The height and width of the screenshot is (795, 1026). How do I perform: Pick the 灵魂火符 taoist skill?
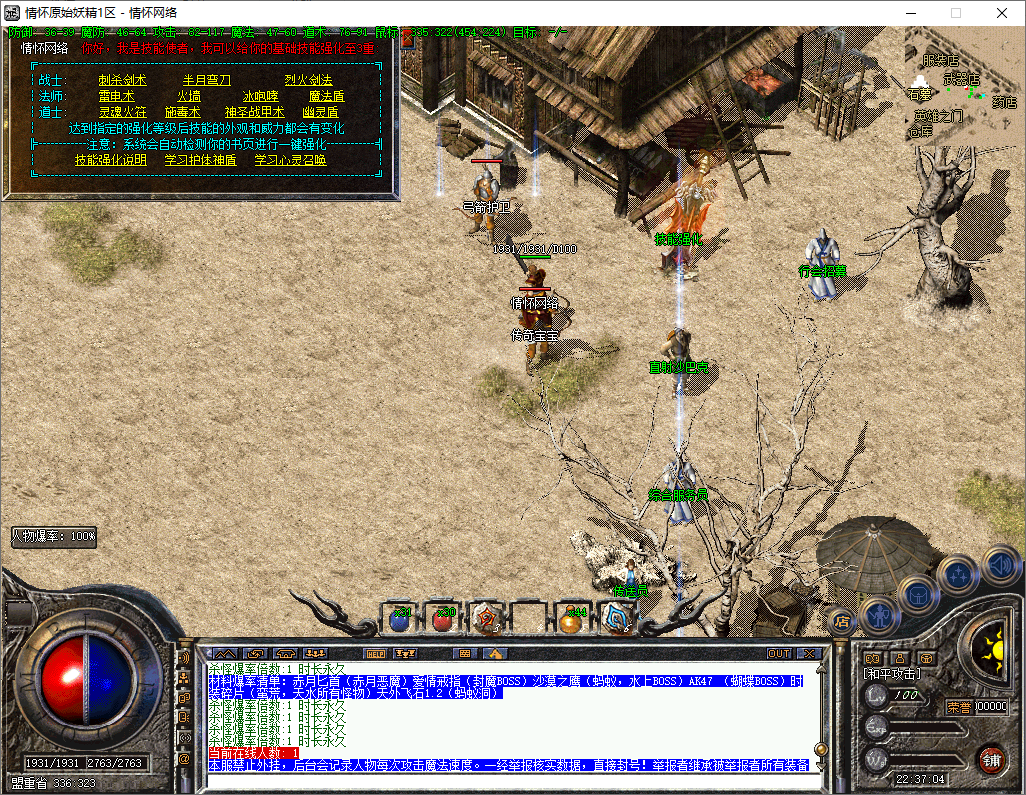pos(122,112)
